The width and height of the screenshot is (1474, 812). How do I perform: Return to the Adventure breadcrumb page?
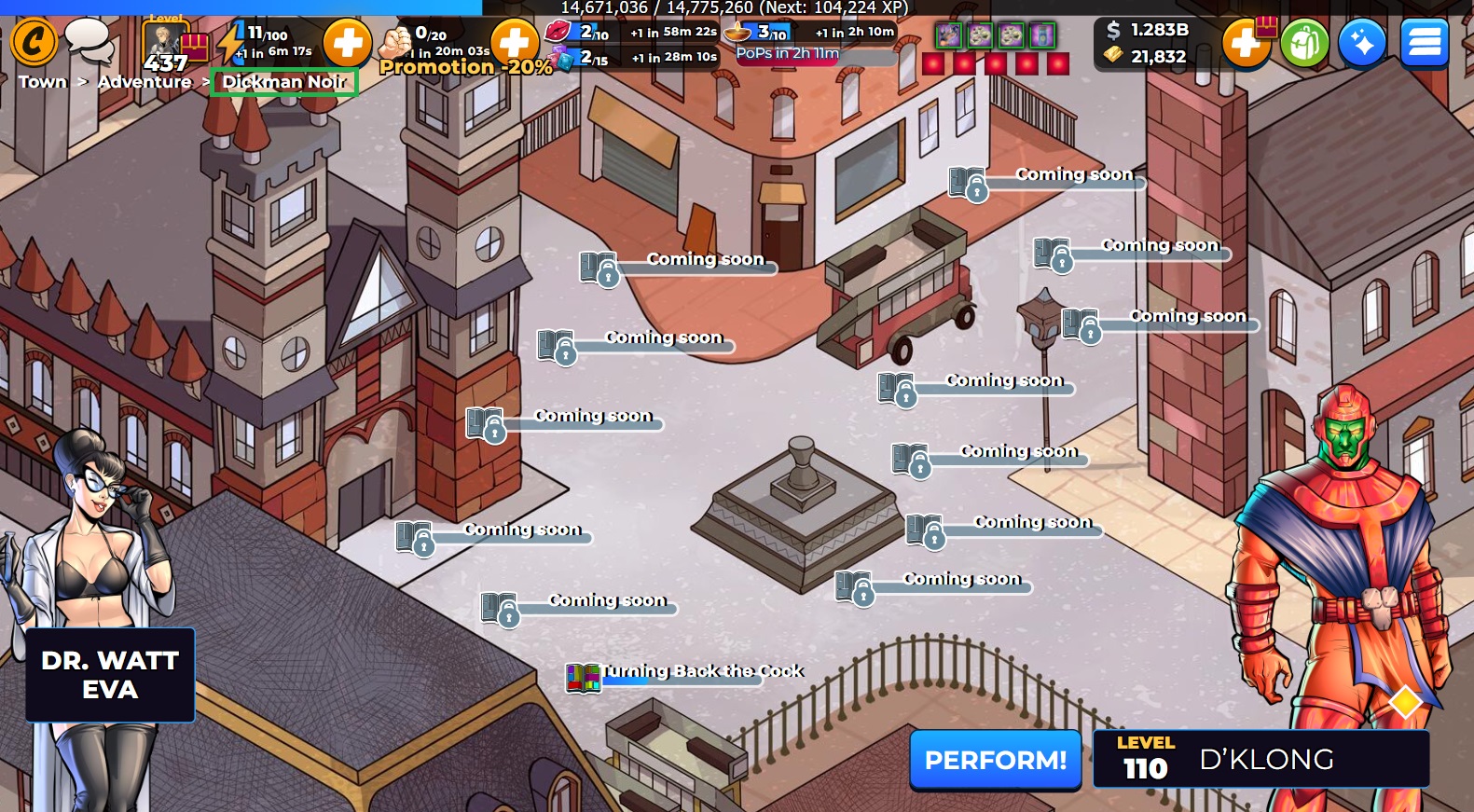coord(145,82)
